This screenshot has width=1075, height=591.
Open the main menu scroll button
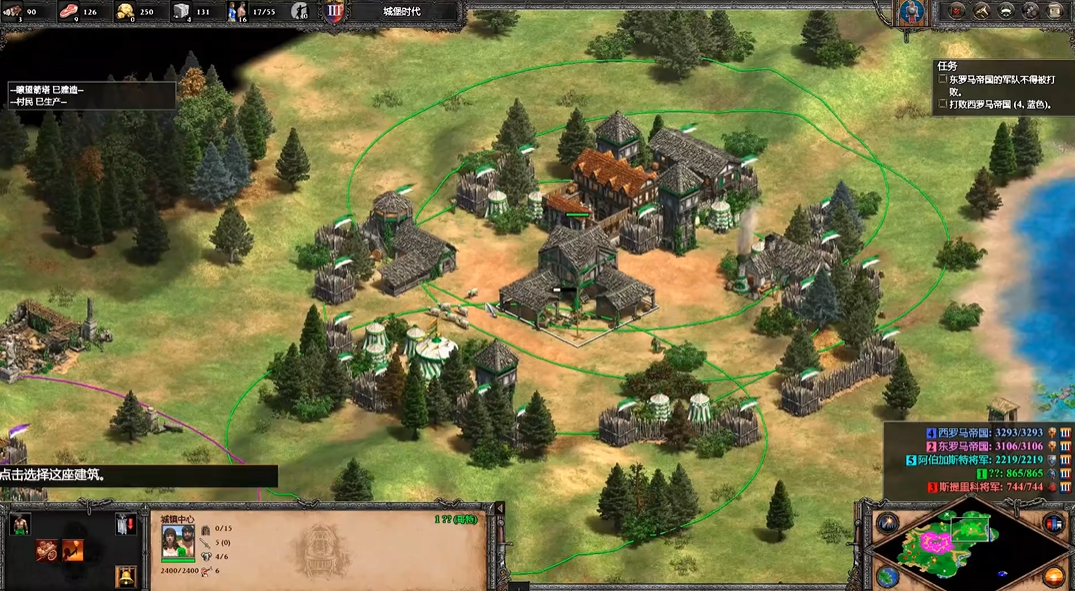[x=1055, y=11]
